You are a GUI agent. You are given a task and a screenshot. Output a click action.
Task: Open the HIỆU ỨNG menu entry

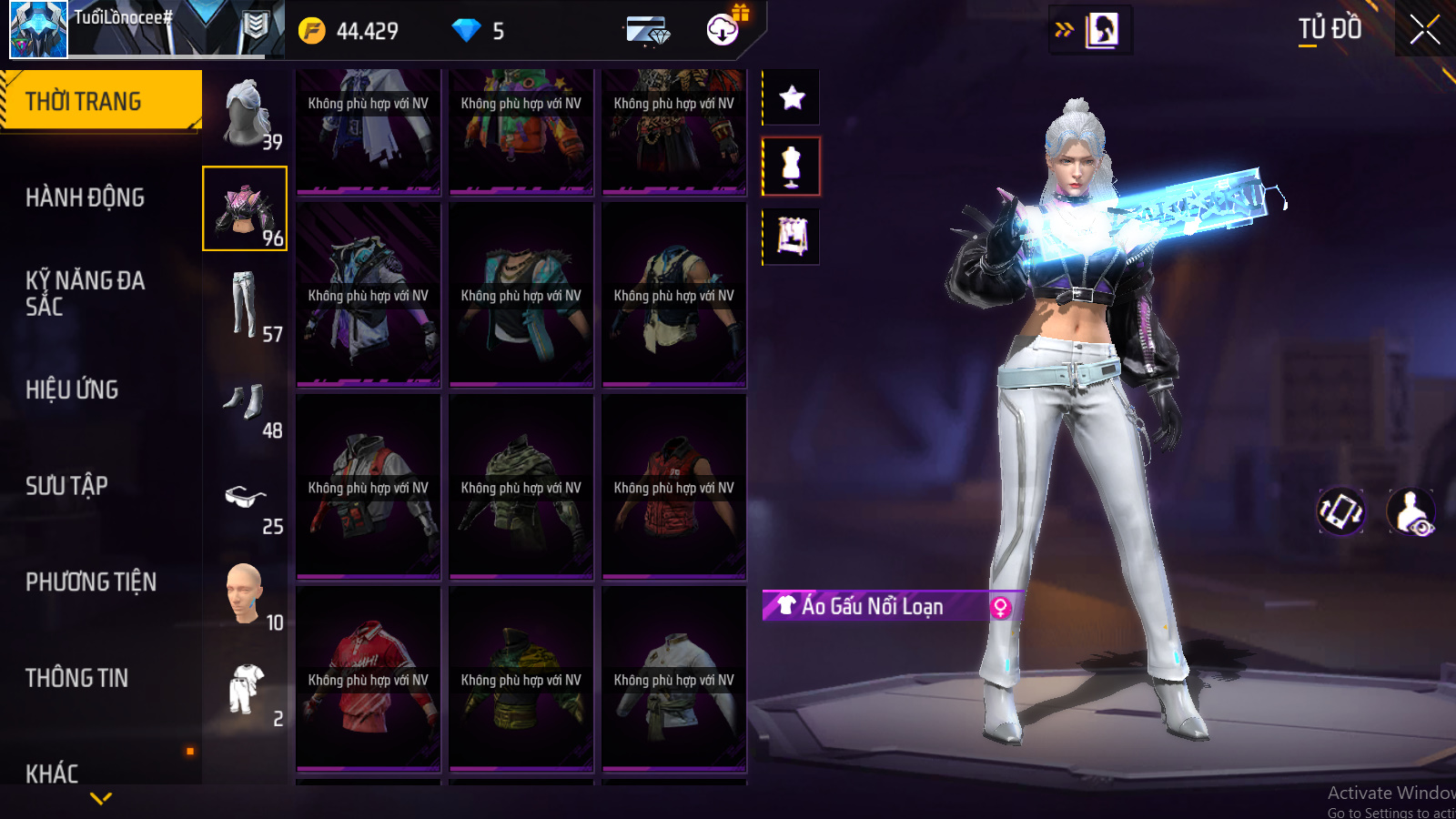click(x=72, y=389)
